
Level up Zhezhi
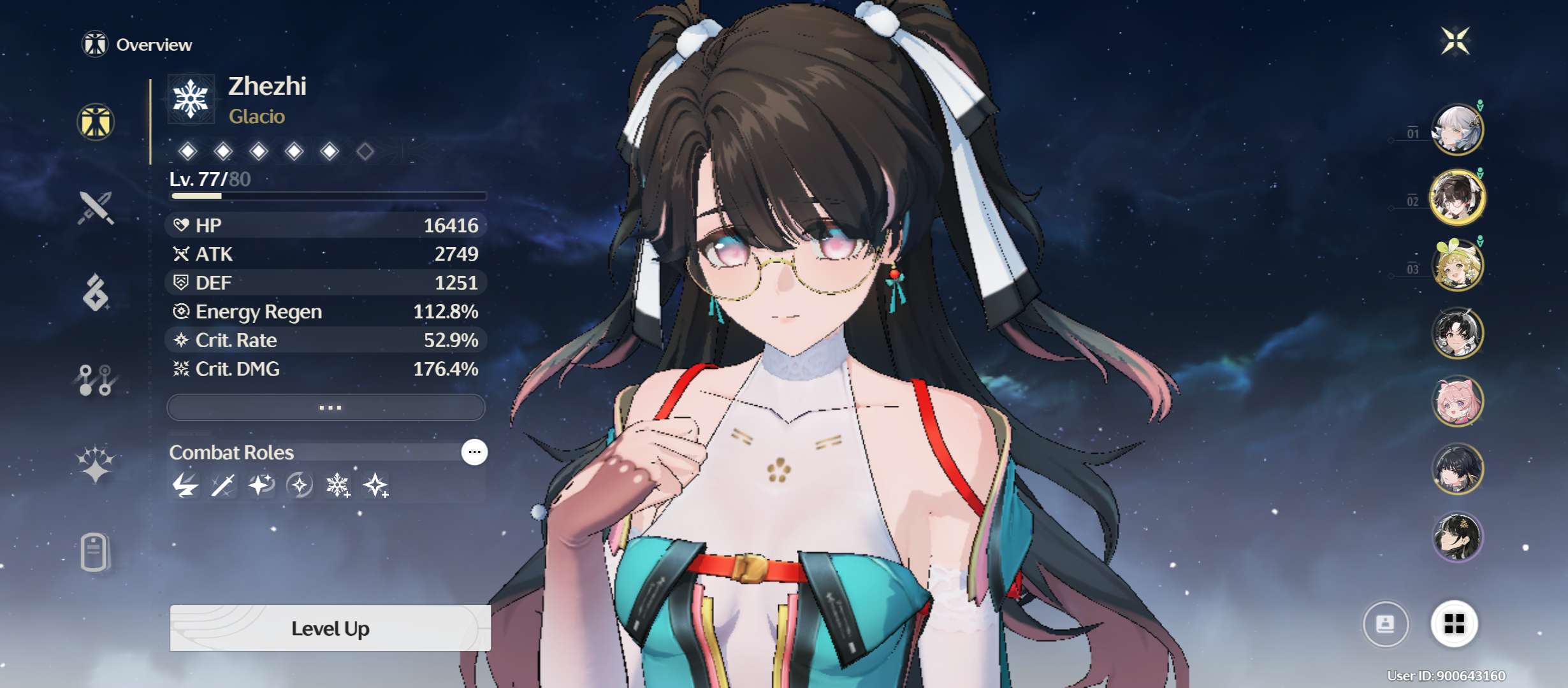tap(330, 628)
